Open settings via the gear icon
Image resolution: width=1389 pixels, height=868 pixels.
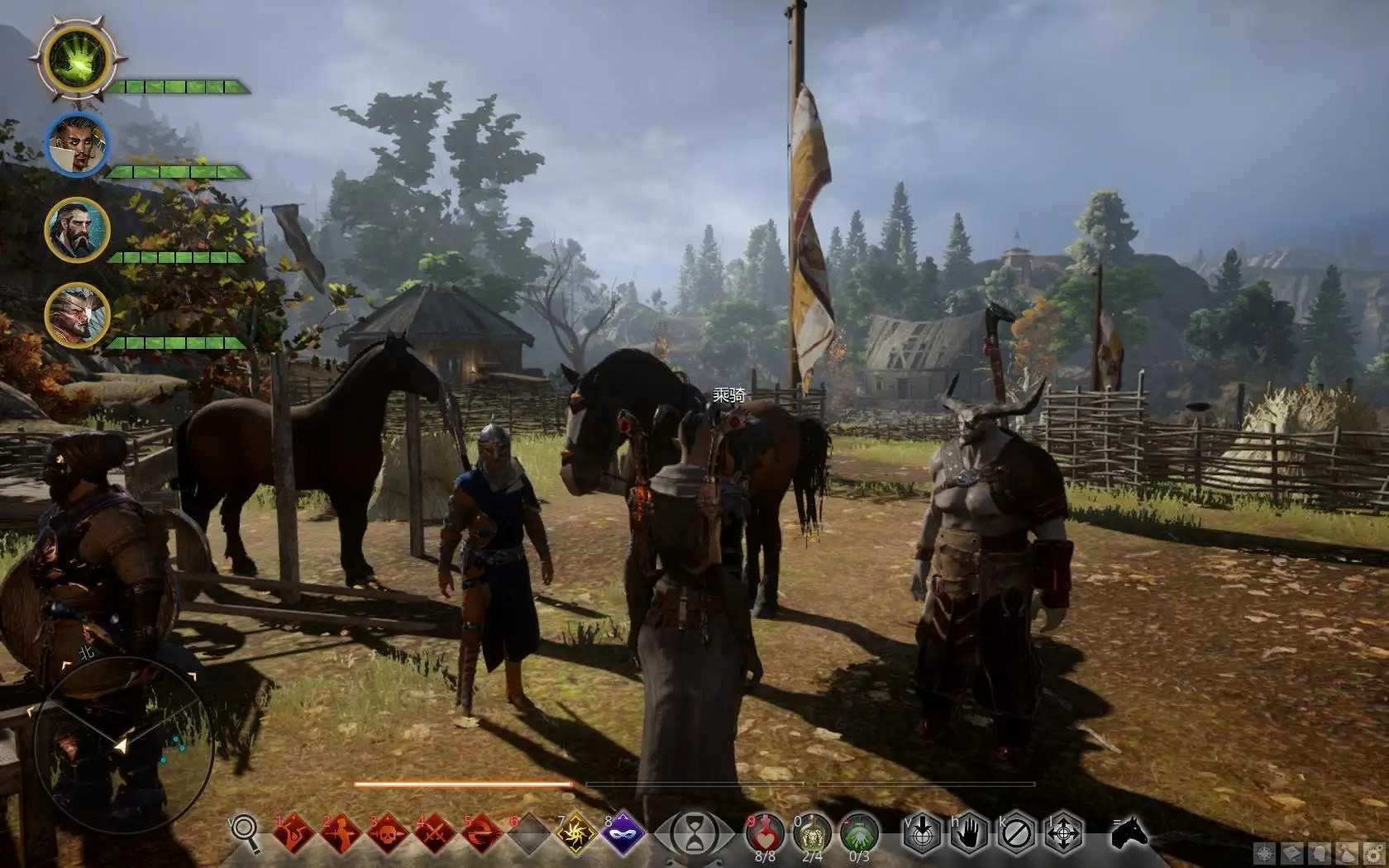click(1373, 854)
